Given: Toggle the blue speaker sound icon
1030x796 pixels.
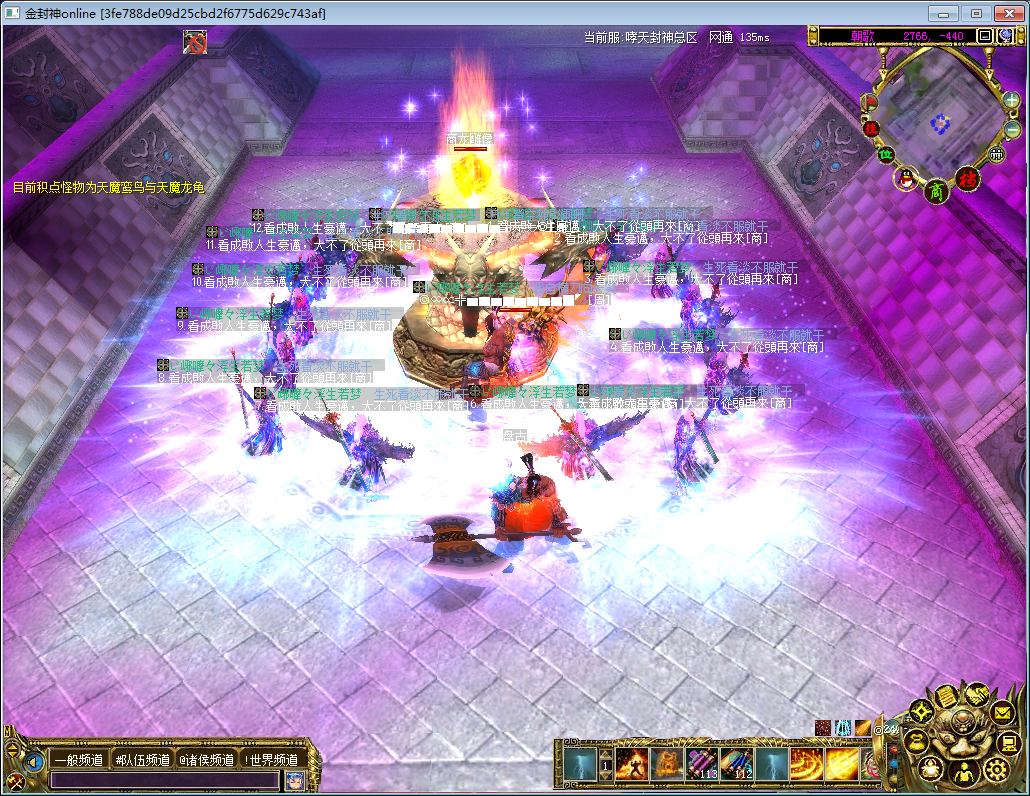Looking at the screenshot, I should click(34, 762).
